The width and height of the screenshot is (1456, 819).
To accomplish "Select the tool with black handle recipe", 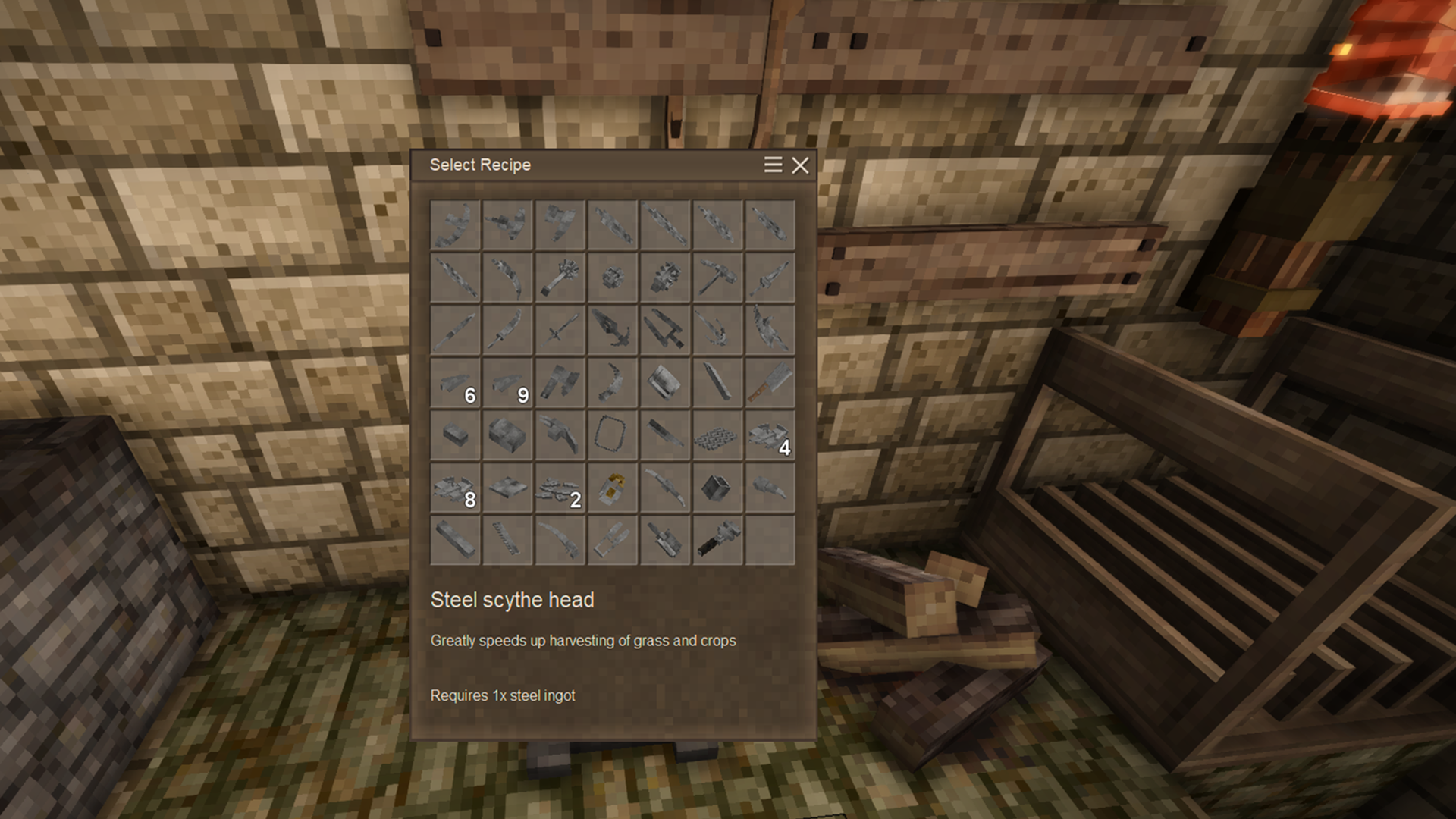I will pos(717,540).
